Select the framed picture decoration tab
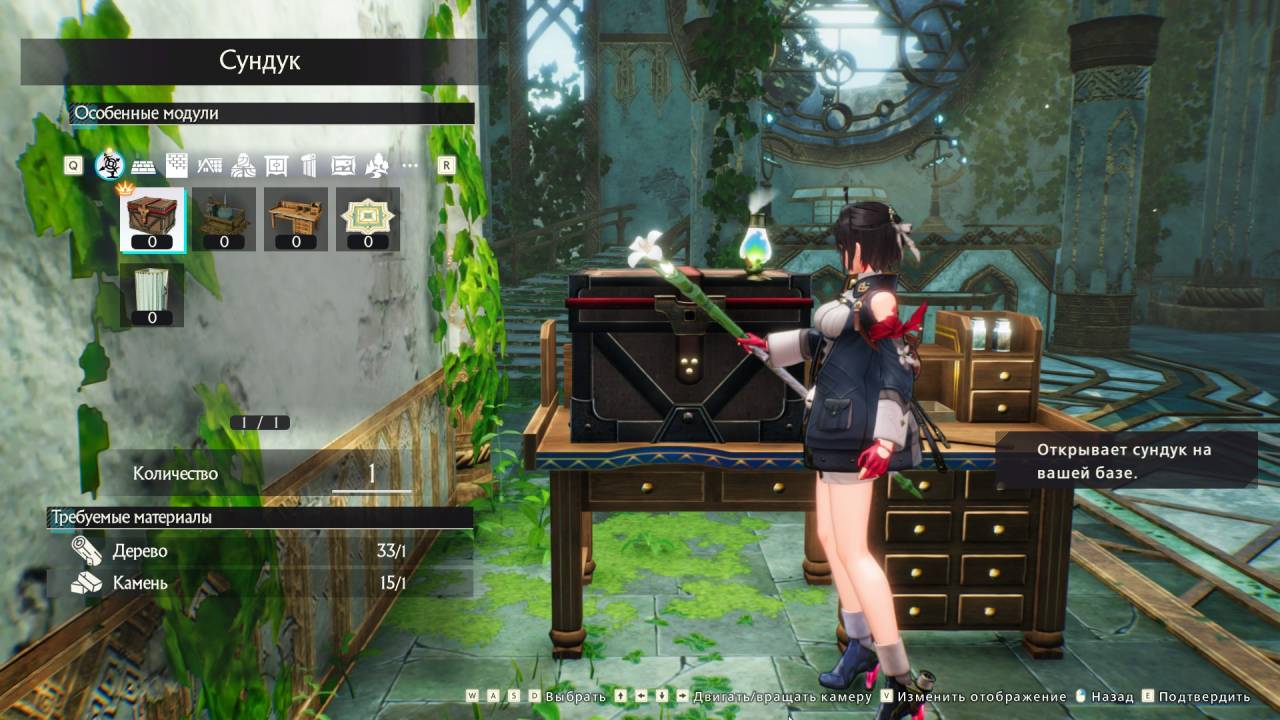This screenshot has width=1280, height=720. coord(343,165)
